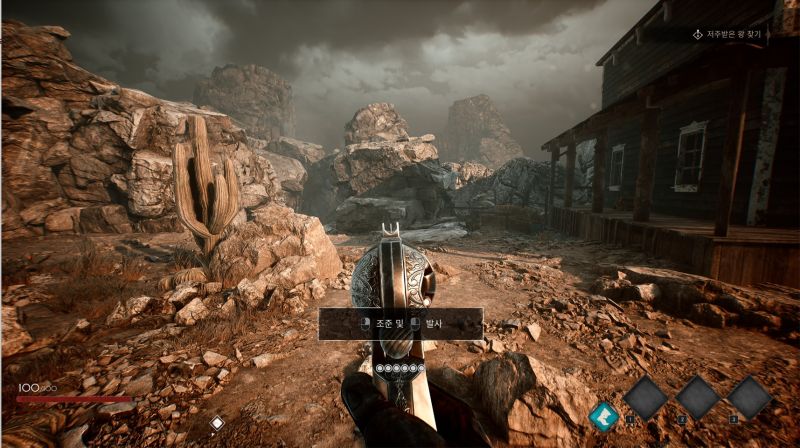The width and height of the screenshot is (800, 448).
Task: Select the 저주받은 왕 찾기 objective tracker
Action: point(728,34)
